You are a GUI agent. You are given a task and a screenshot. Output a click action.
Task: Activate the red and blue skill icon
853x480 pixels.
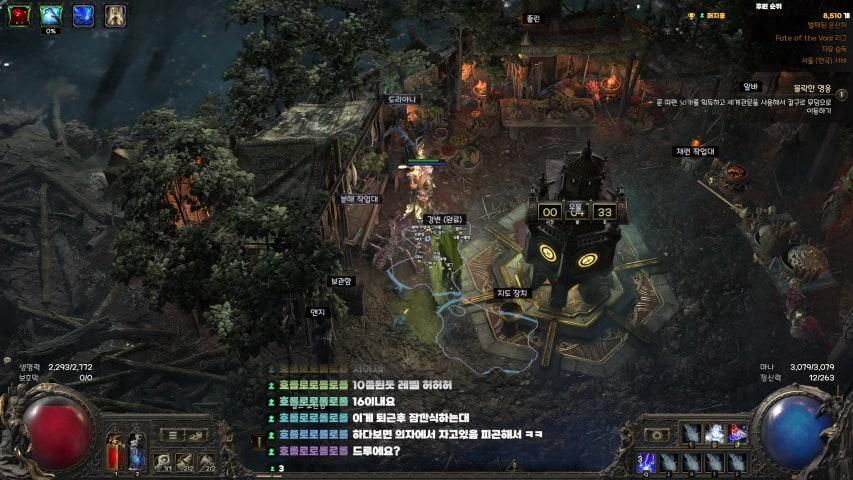(x=738, y=433)
